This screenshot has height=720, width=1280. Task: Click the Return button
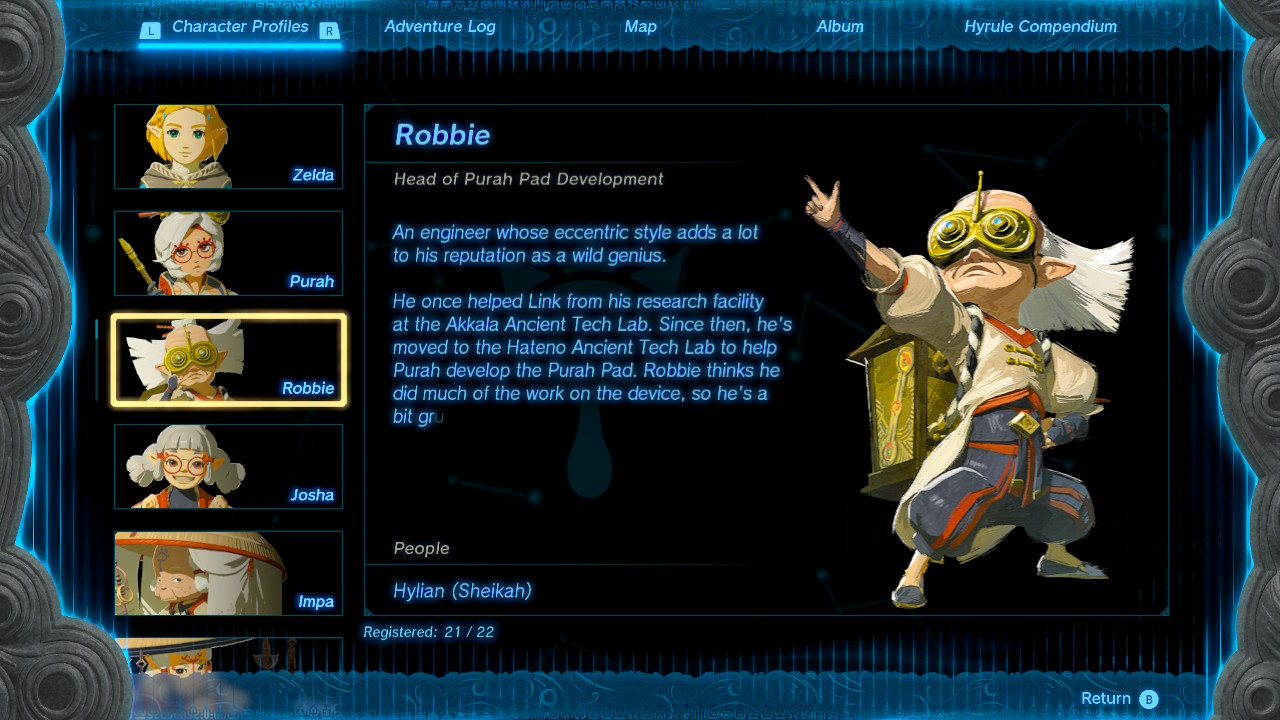(1108, 698)
